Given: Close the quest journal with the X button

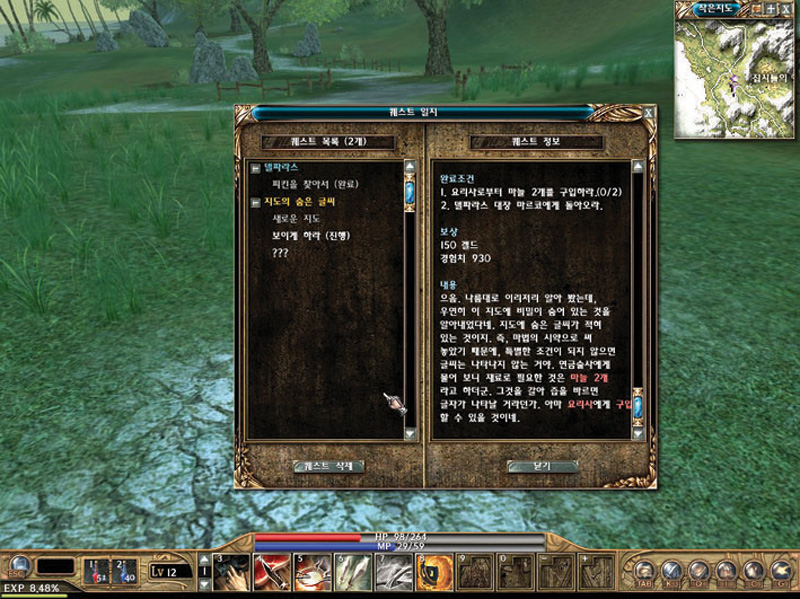Looking at the screenshot, I should (x=648, y=113).
